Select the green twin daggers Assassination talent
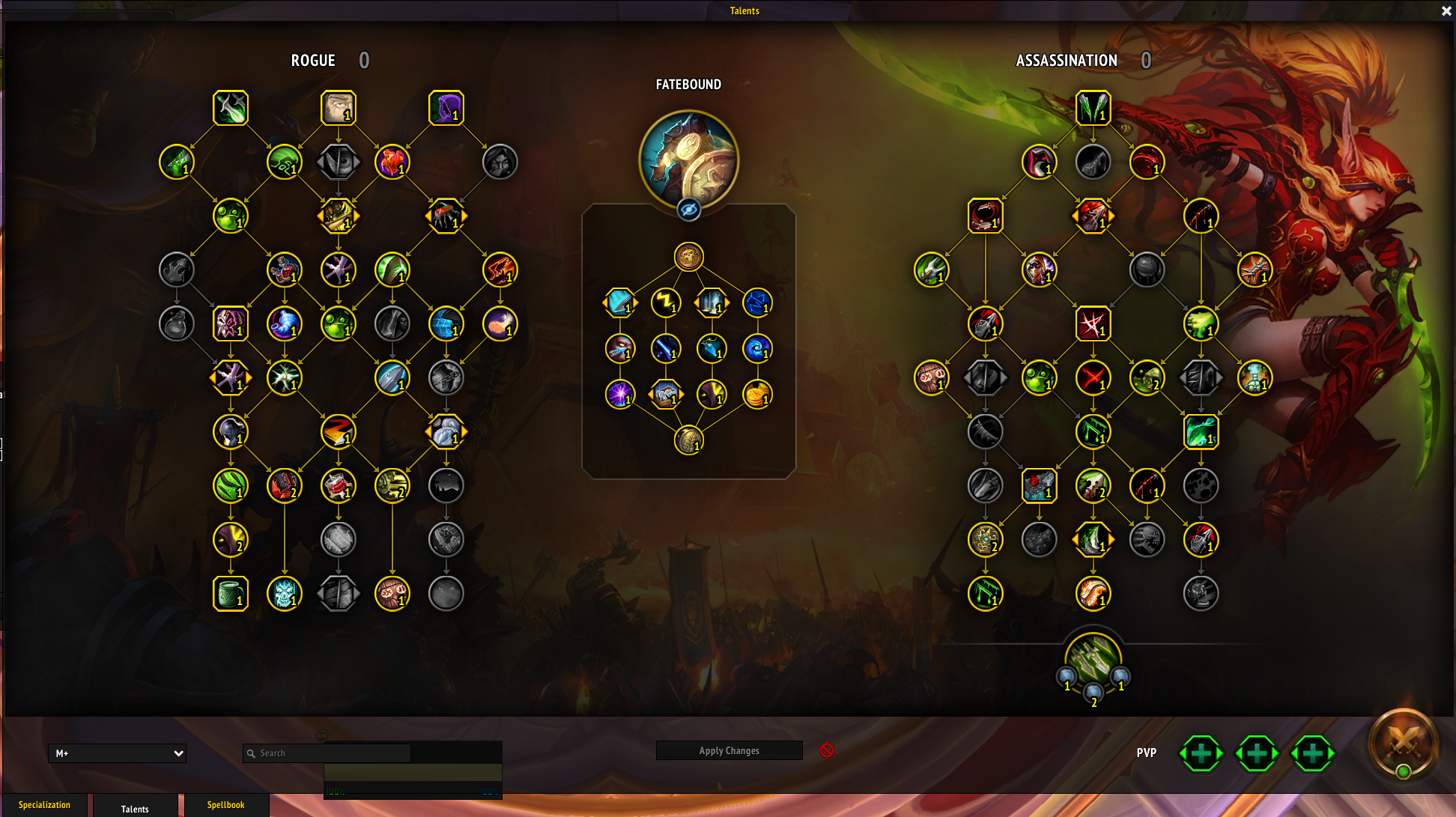This screenshot has width=1456, height=817. pyautogui.click(x=1093, y=108)
